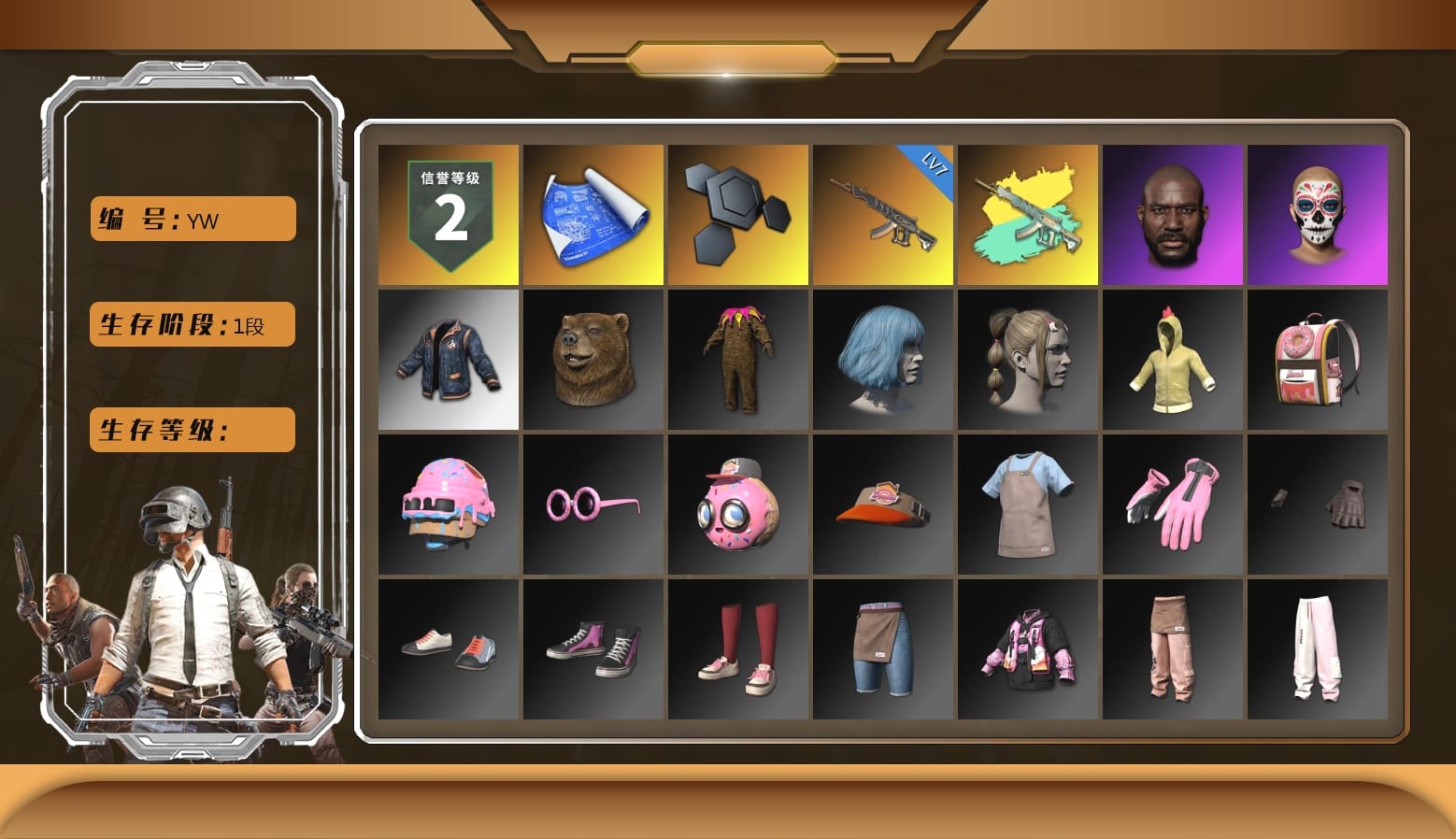
Task: Open the blueprint item
Action: pyautogui.click(x=592, y=213)
